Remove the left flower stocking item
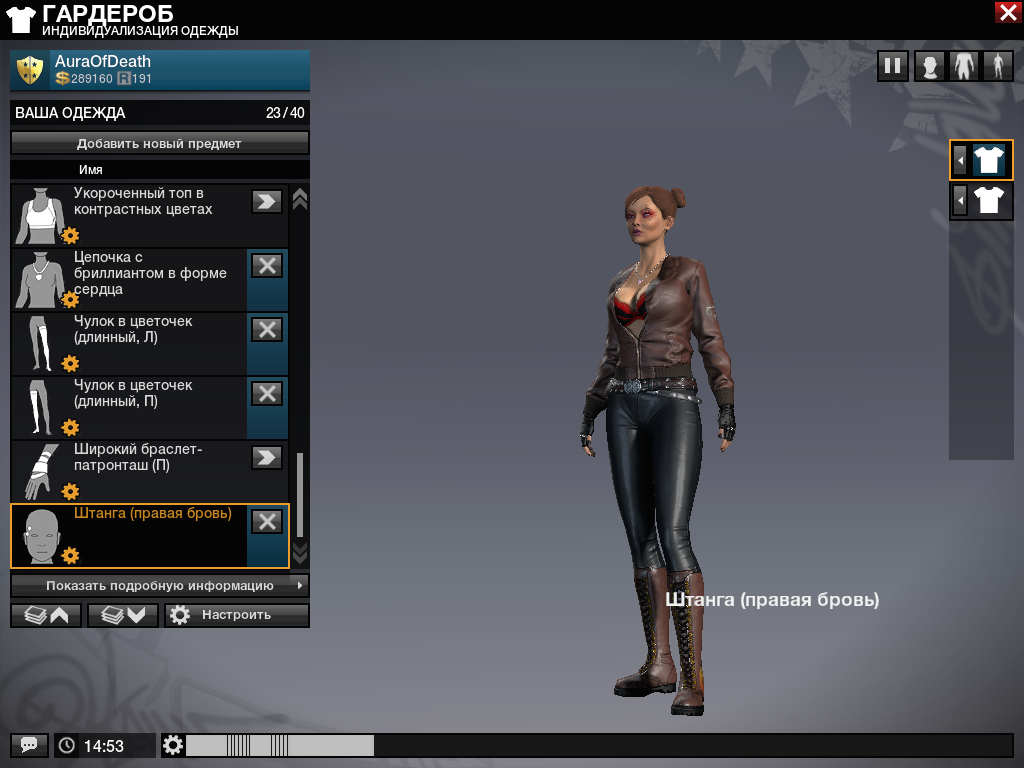The image size is (1024, 768). 267,329
